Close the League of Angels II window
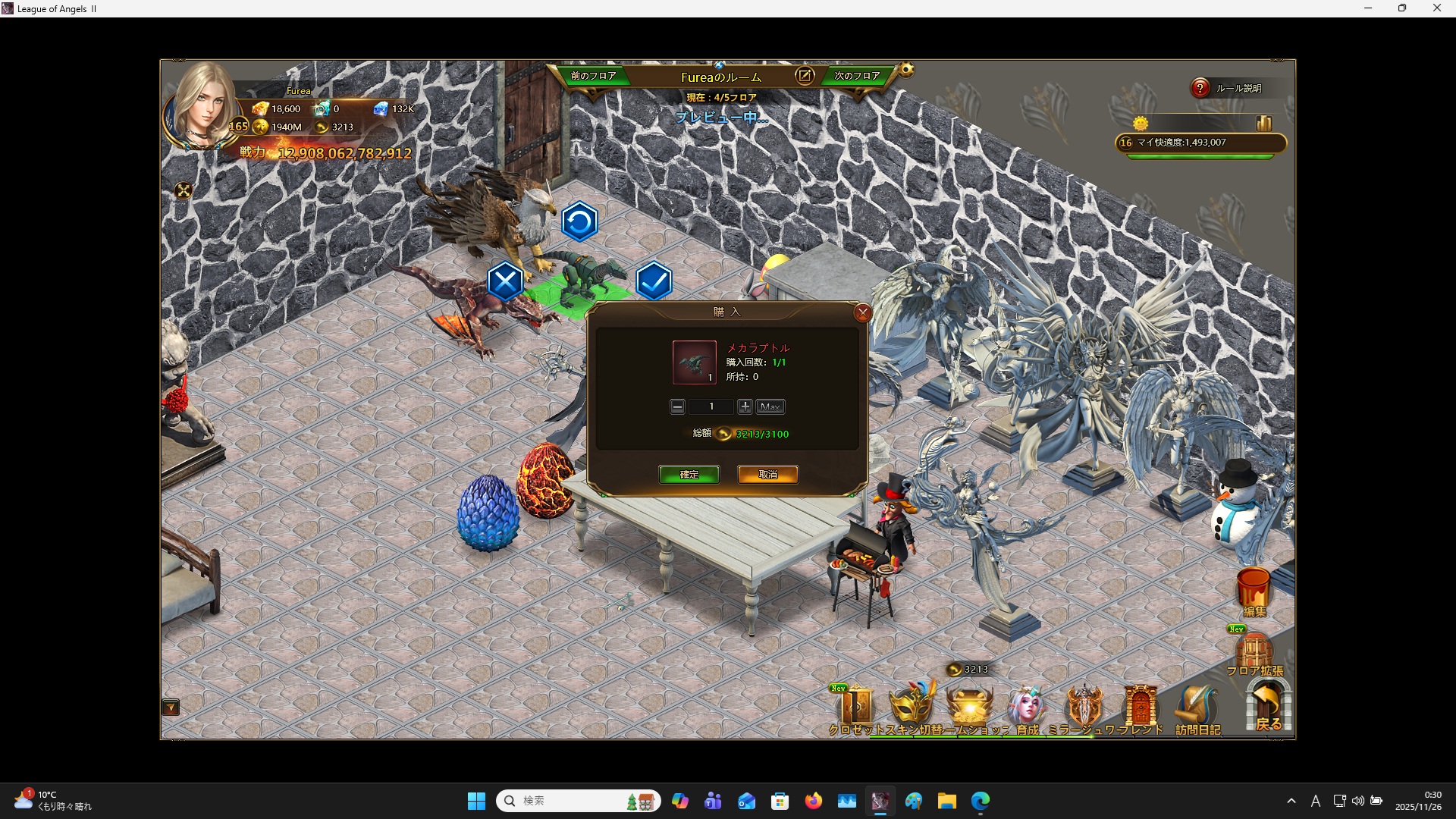 pyautogui.click(x=1436, y=8)
